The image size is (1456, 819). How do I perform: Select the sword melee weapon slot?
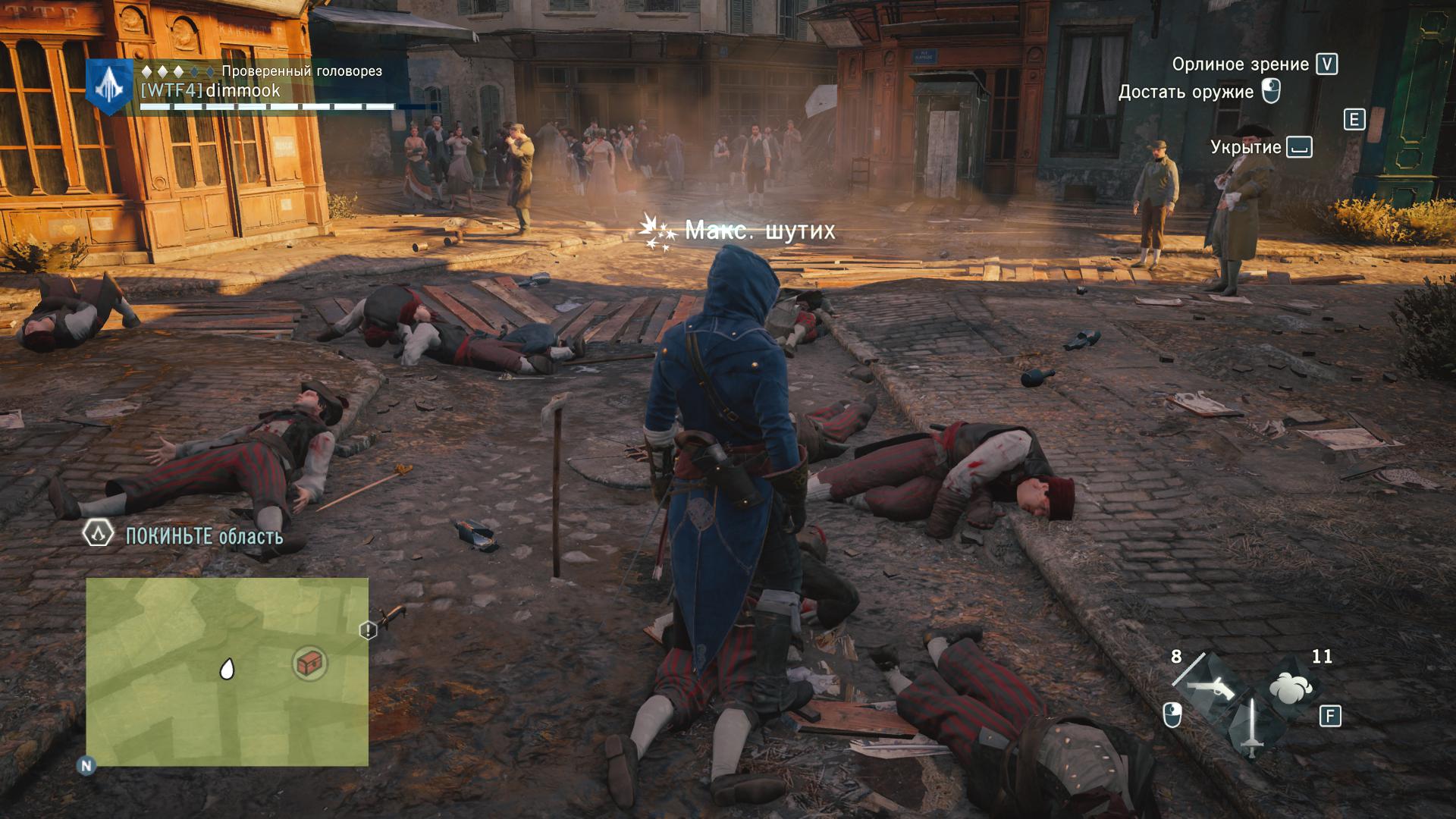tap(1252, 728)
